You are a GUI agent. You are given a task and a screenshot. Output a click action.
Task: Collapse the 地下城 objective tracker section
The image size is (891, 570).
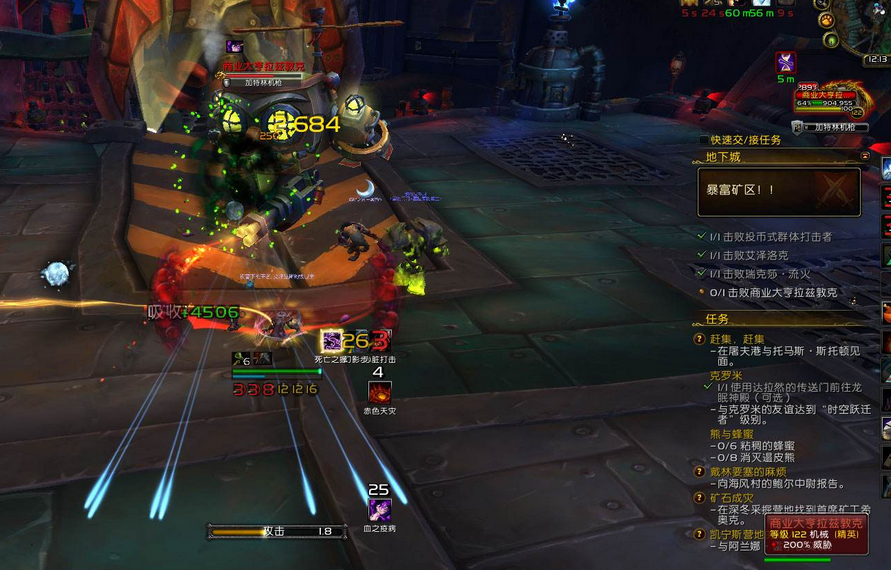click(865, 157)
